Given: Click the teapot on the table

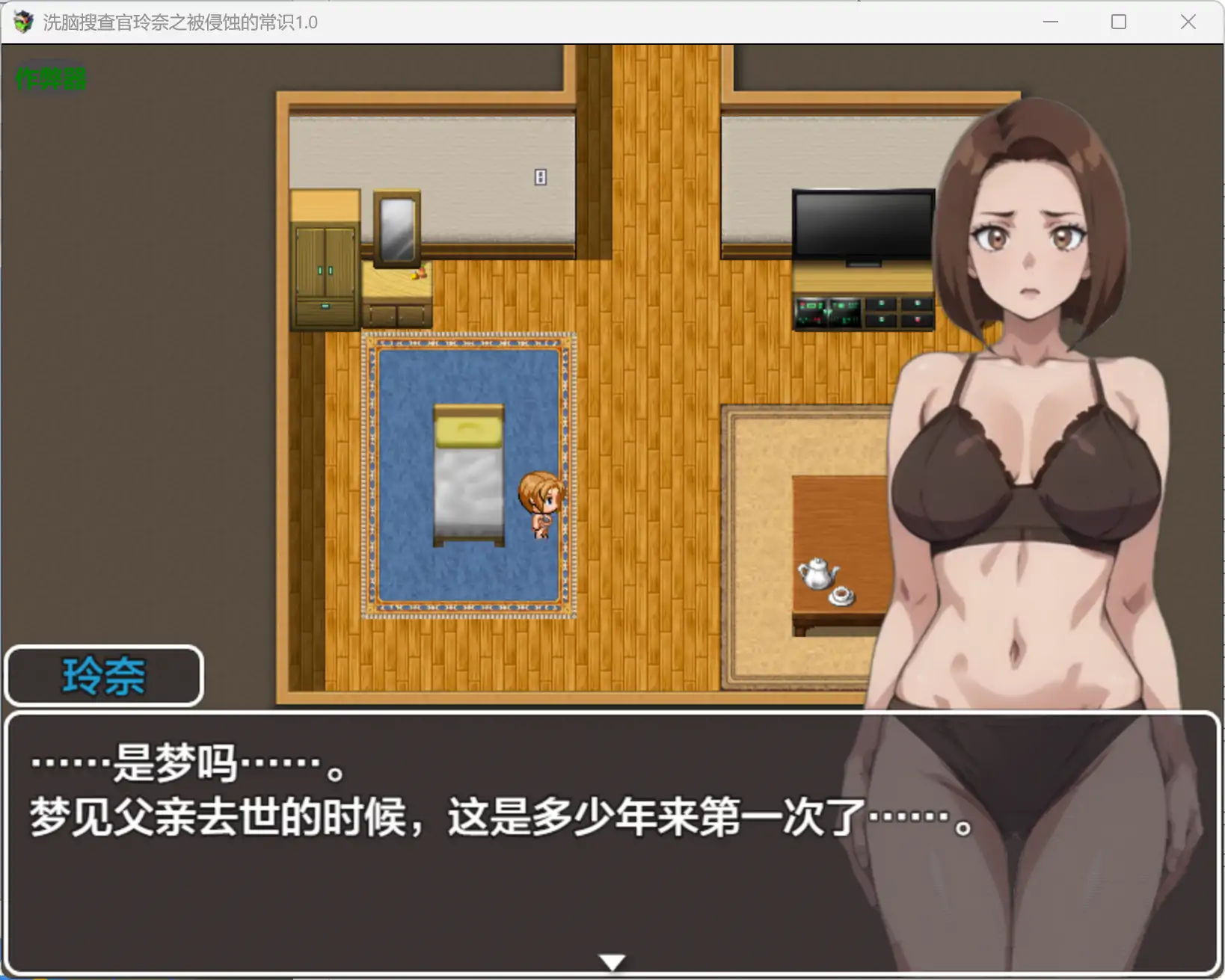Looking at the screenshot, I should point(817,572).
